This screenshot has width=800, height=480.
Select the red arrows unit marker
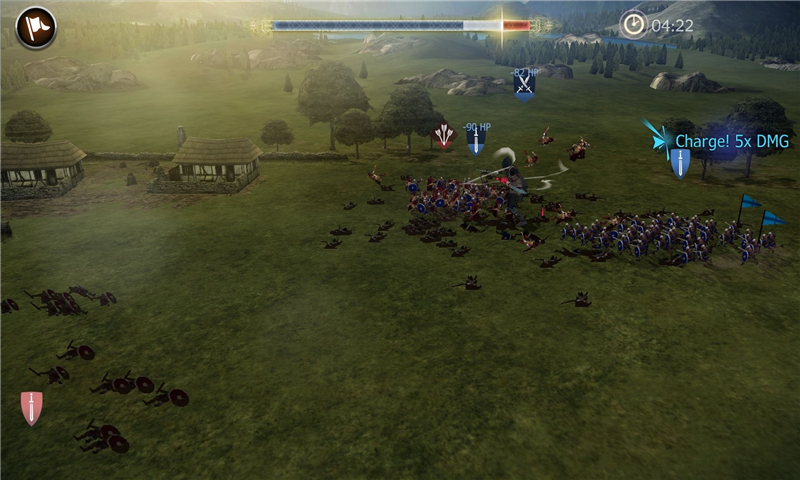point(444,135)
